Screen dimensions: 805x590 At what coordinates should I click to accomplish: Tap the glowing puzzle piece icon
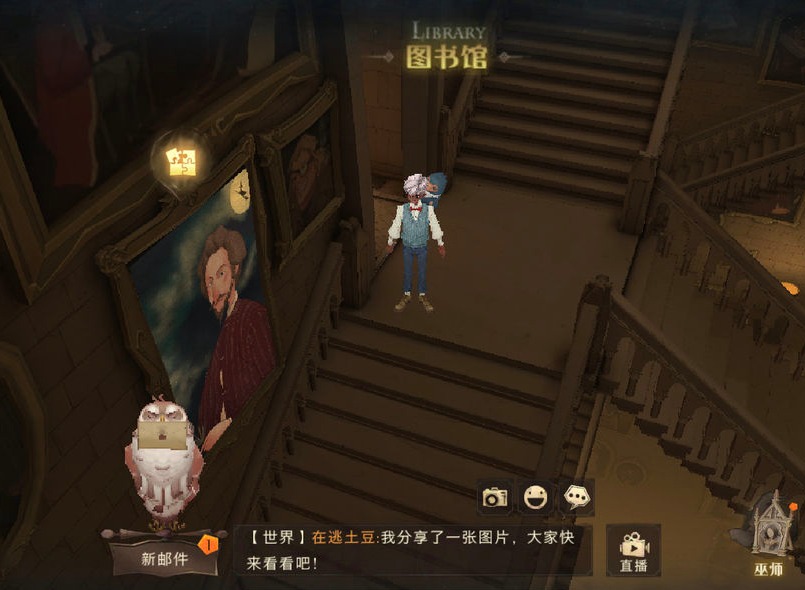pyautogui.click(x=181, y=161)
